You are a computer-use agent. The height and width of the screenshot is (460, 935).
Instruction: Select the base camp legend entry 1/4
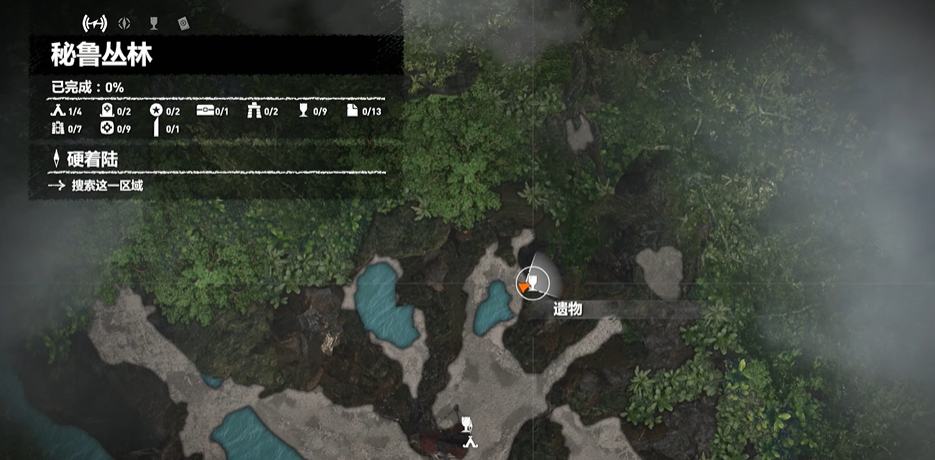66,111
